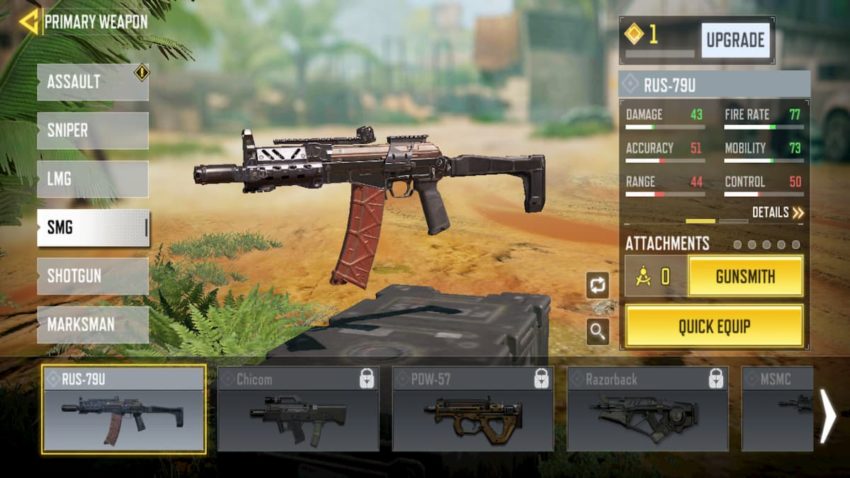Open the Gunsmith attachments editor

click(x=745, y=276)
